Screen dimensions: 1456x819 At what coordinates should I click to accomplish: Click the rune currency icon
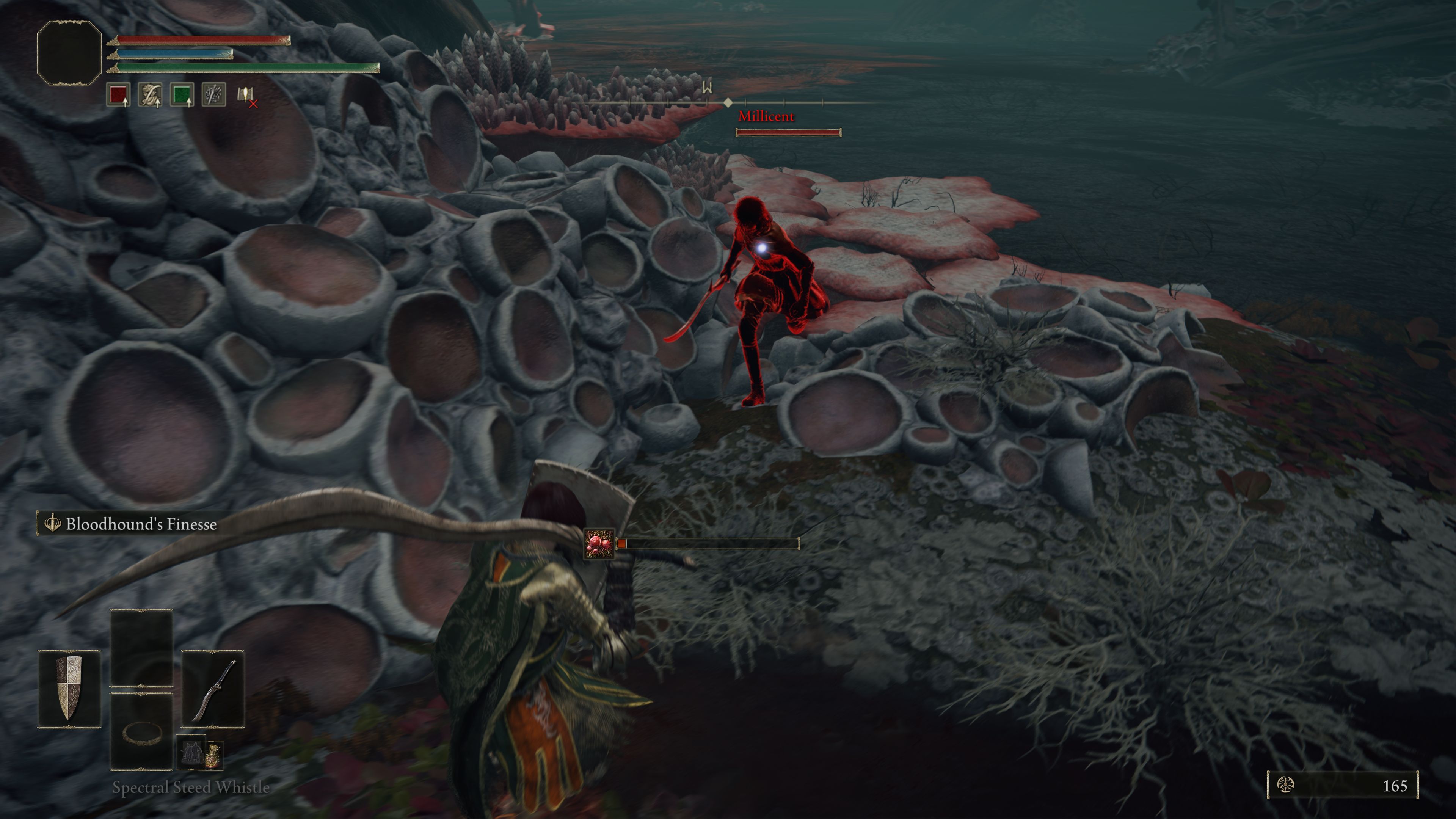coord(1286,784)
